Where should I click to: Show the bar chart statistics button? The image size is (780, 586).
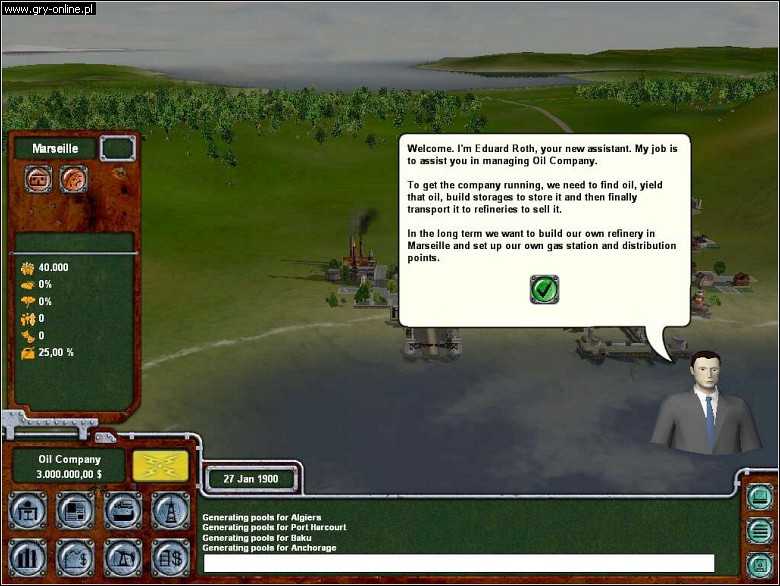pyautogui.click(x=27, y=558)
